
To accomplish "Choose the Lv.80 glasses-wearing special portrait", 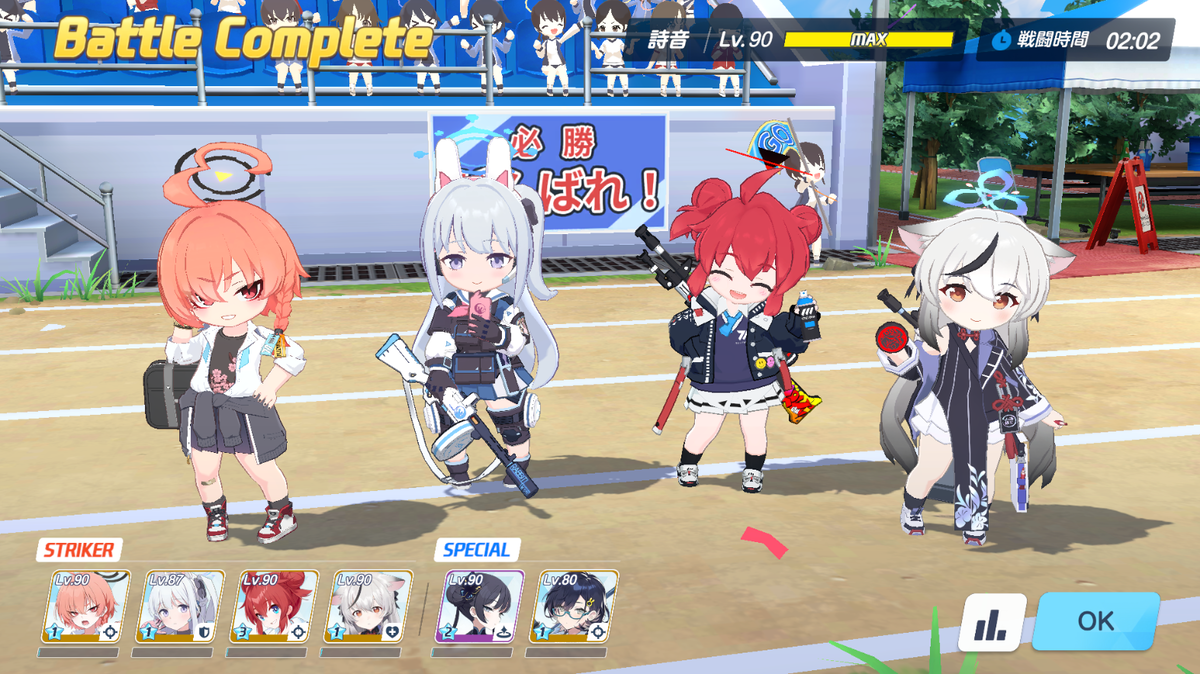I will [x=575, y=606].
